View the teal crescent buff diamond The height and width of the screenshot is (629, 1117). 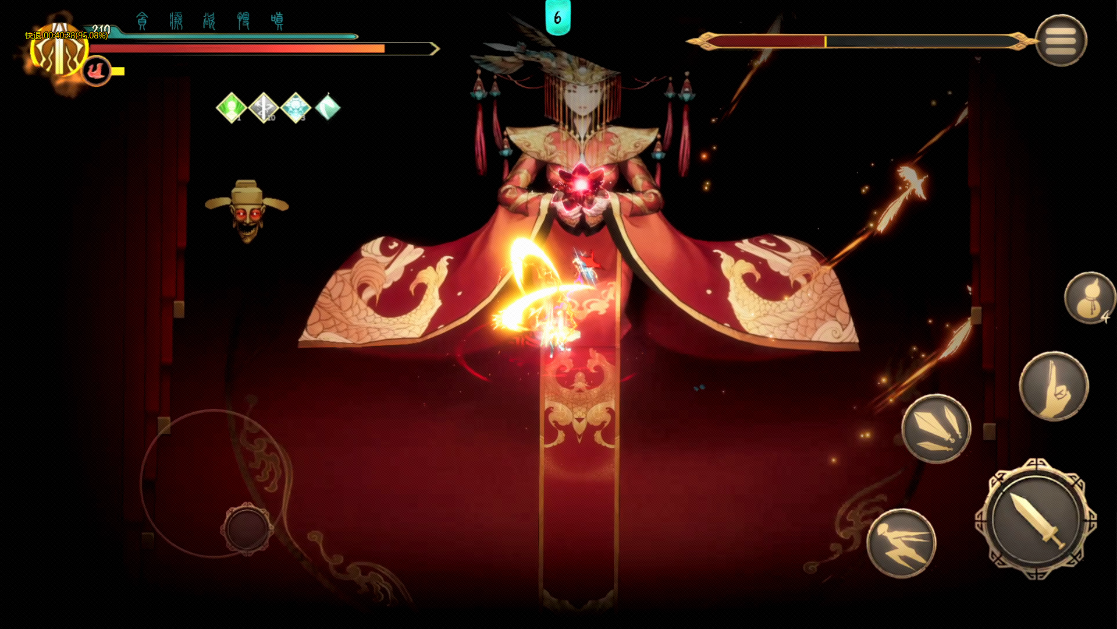click(328, 107)
